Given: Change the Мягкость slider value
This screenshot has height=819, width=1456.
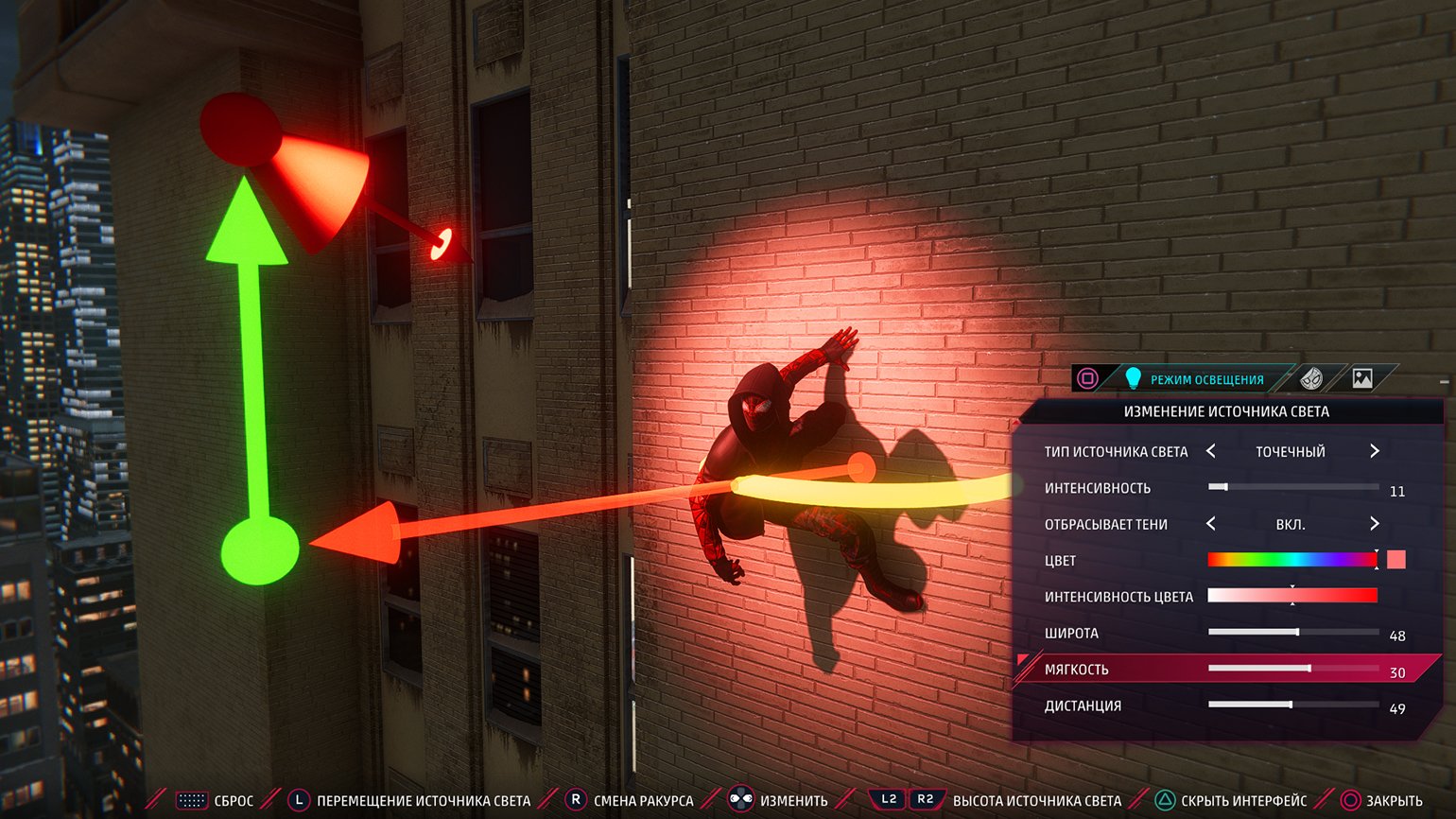Looking at the screenshot, I should [x=1292, y=669].
